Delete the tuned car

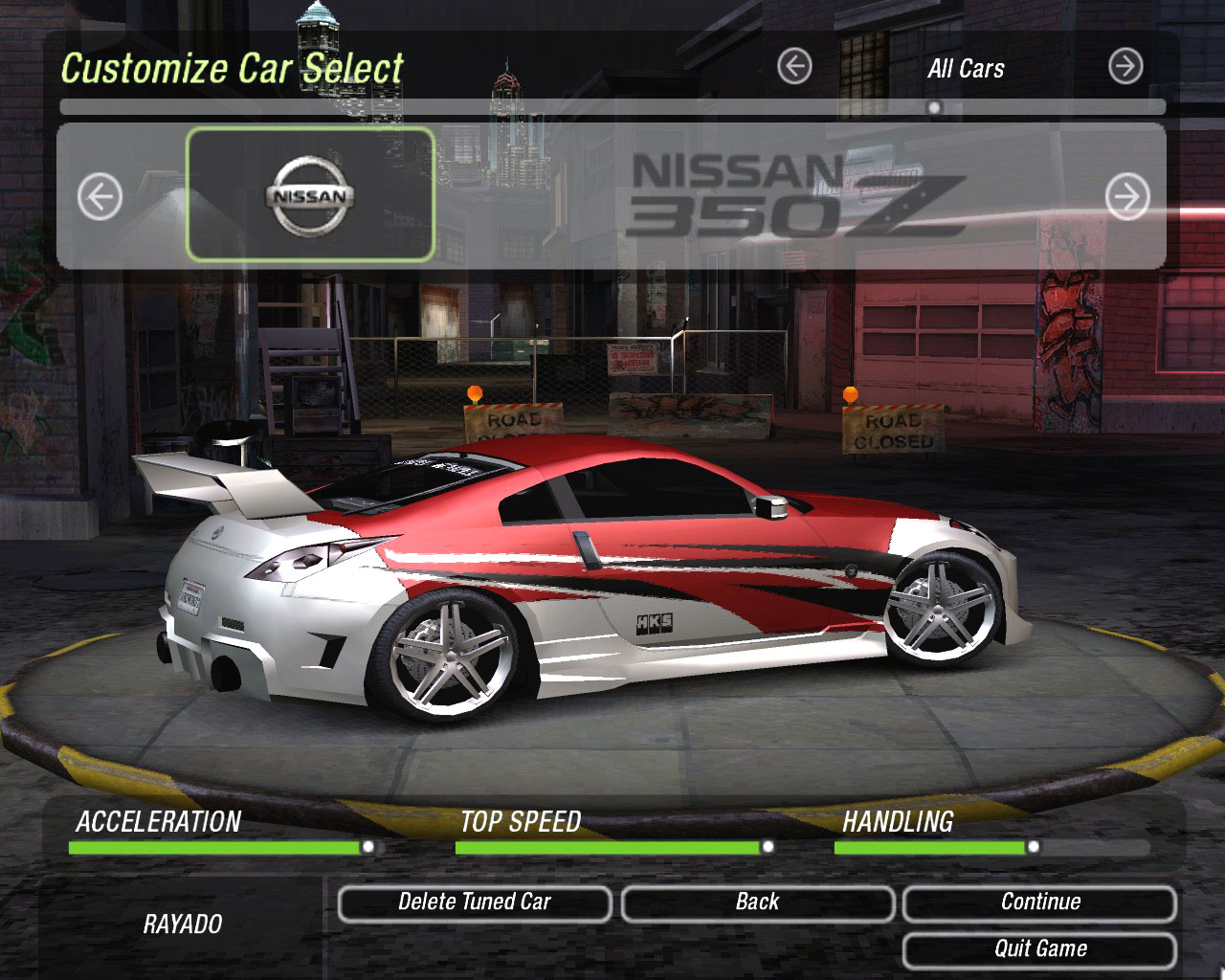[x=474, y=902]
